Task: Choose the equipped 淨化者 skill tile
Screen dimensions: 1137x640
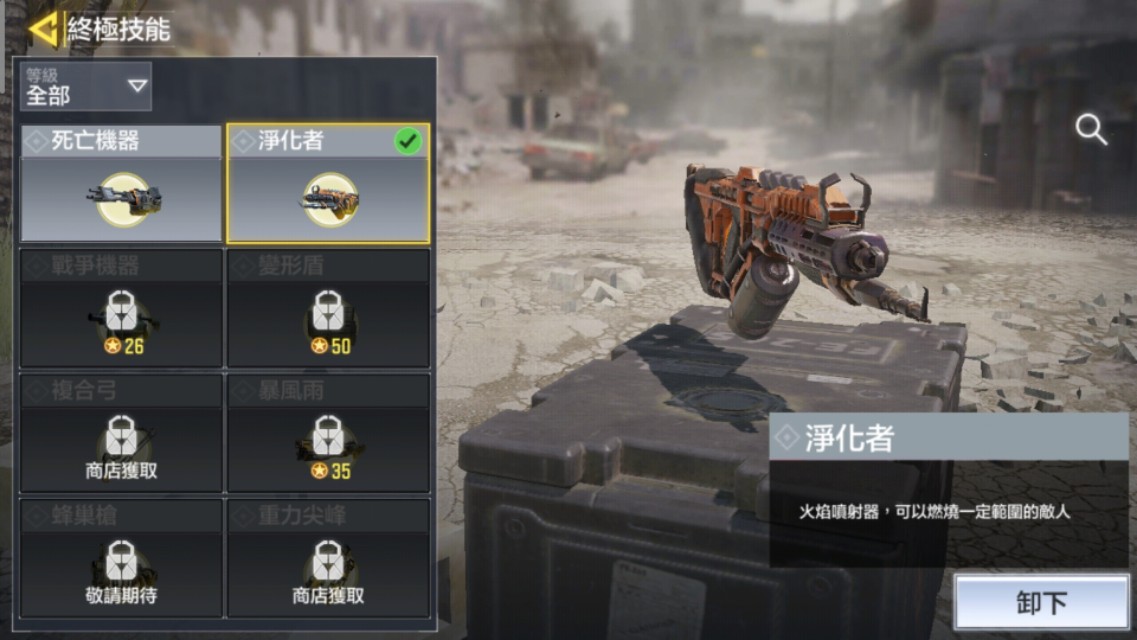Action: 328,184
